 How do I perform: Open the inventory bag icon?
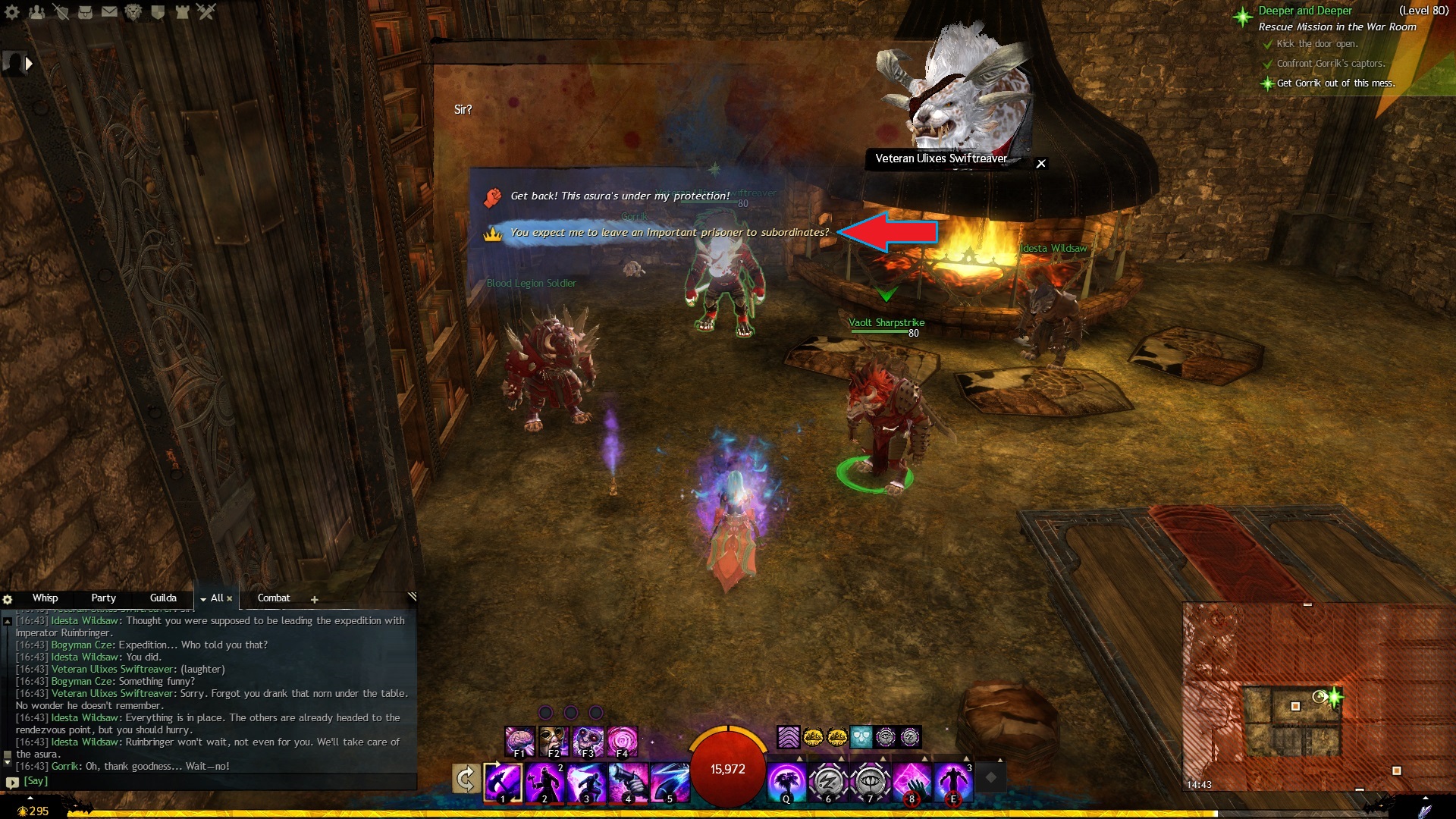click(85, 11)
